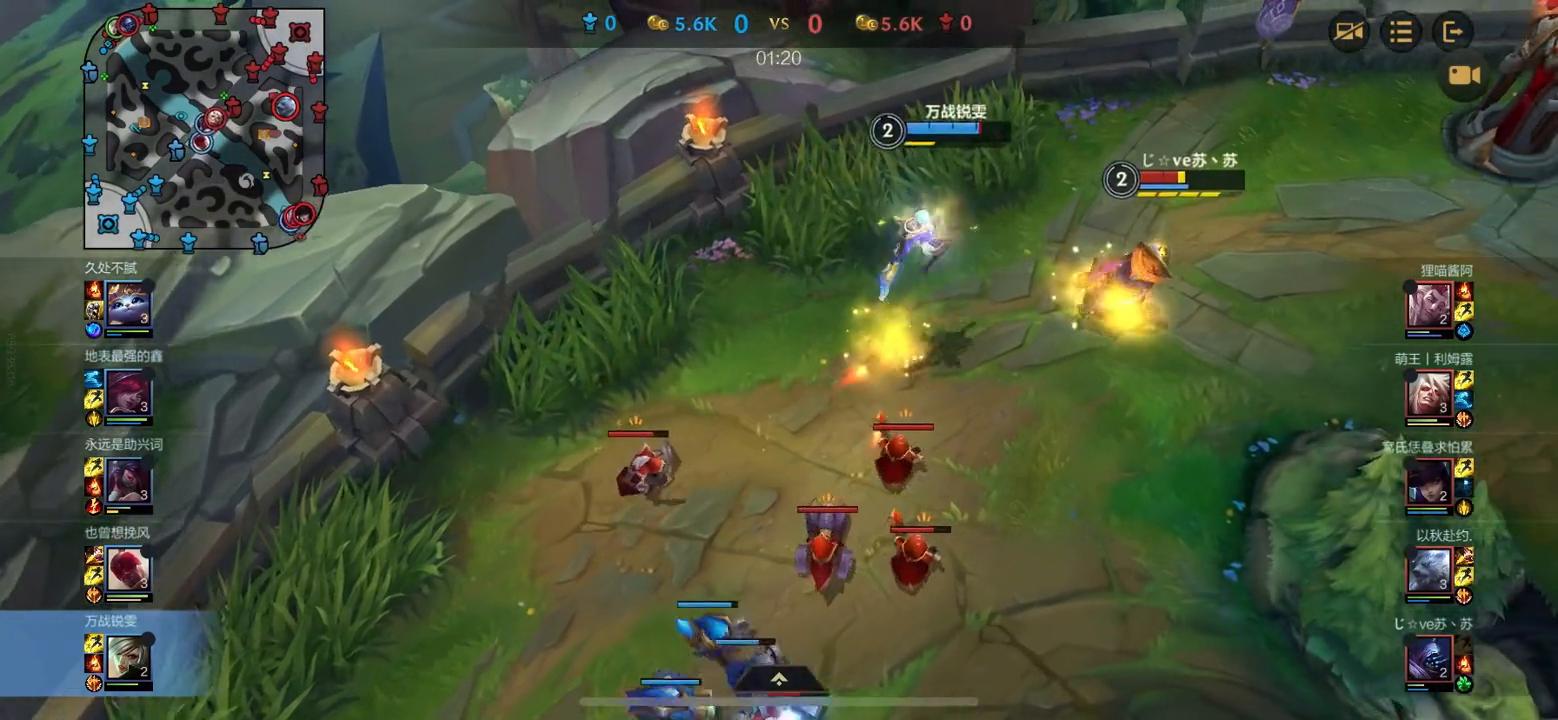Screen dimensions: 1558x720
Task: Exit spectating with the leave button
Action: [1452, 32]
